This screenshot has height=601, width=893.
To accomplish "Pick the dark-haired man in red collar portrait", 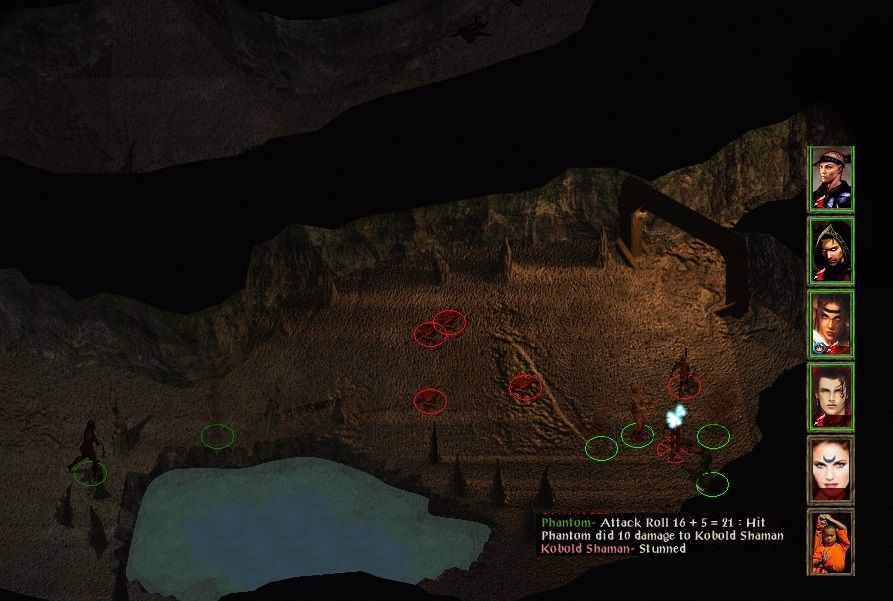I will 830,396.
